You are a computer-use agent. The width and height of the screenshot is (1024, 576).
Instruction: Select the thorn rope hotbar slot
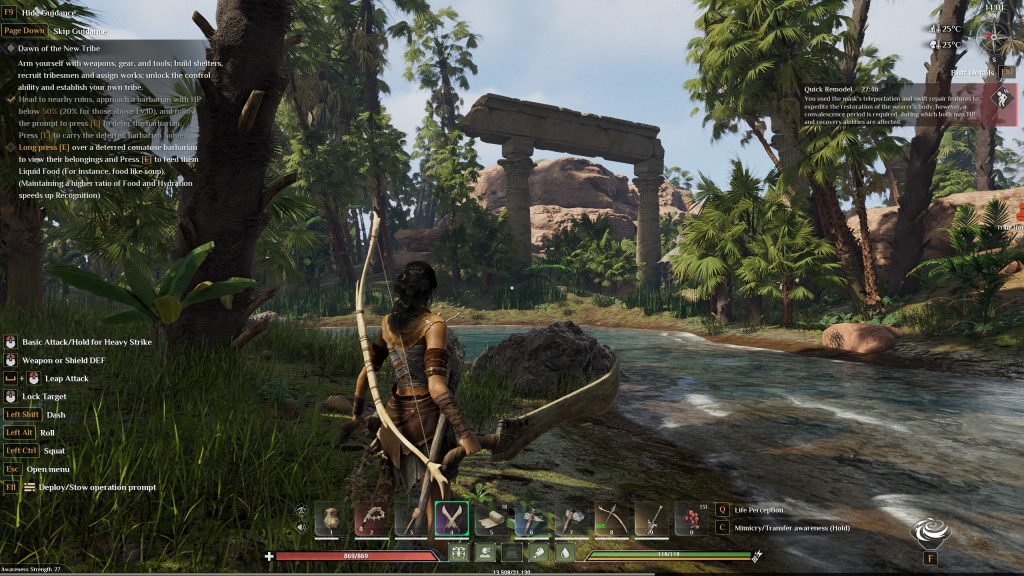pos(371,518)
